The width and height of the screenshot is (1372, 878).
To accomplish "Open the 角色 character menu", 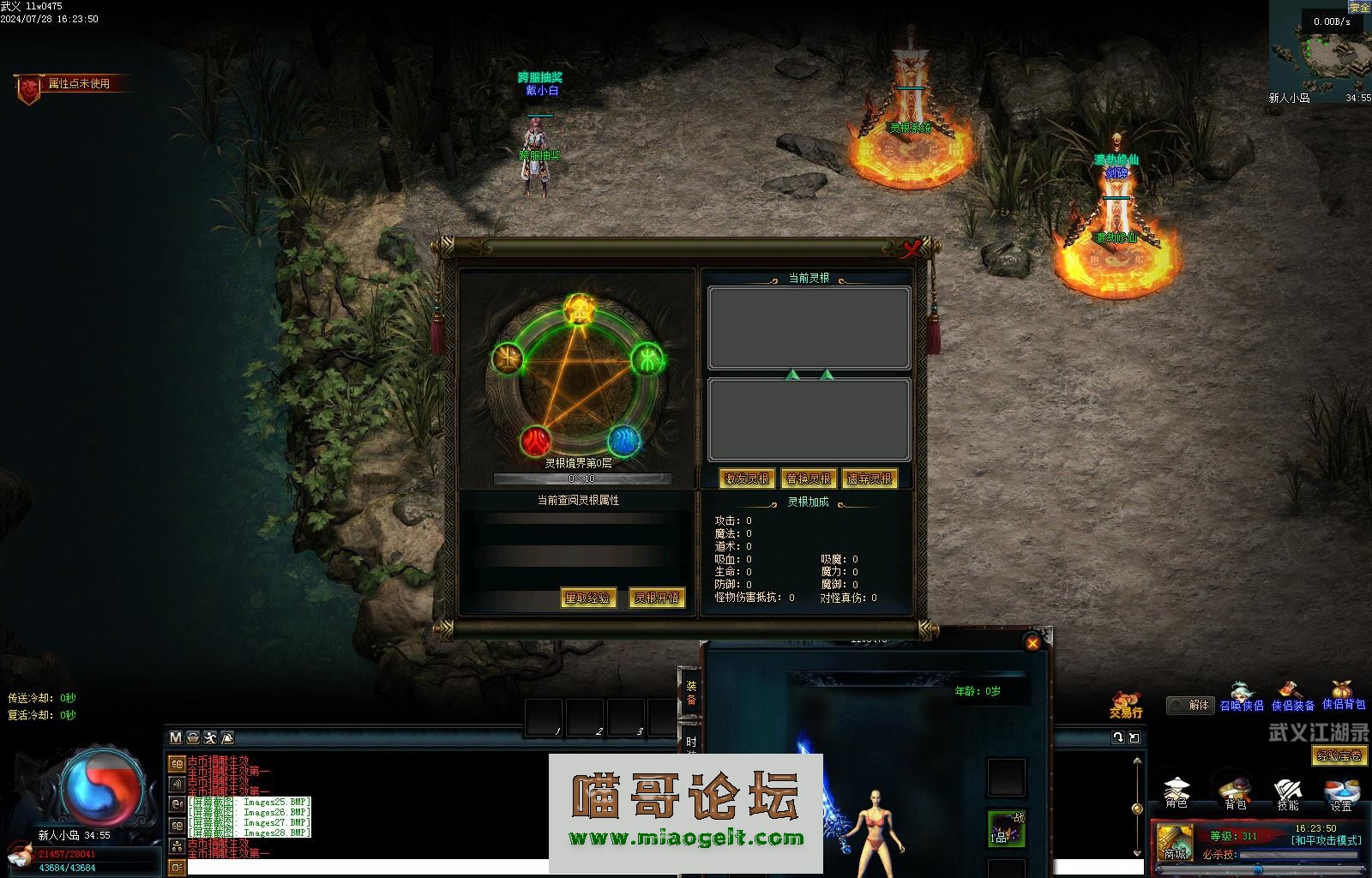I will click(1176, 792).
